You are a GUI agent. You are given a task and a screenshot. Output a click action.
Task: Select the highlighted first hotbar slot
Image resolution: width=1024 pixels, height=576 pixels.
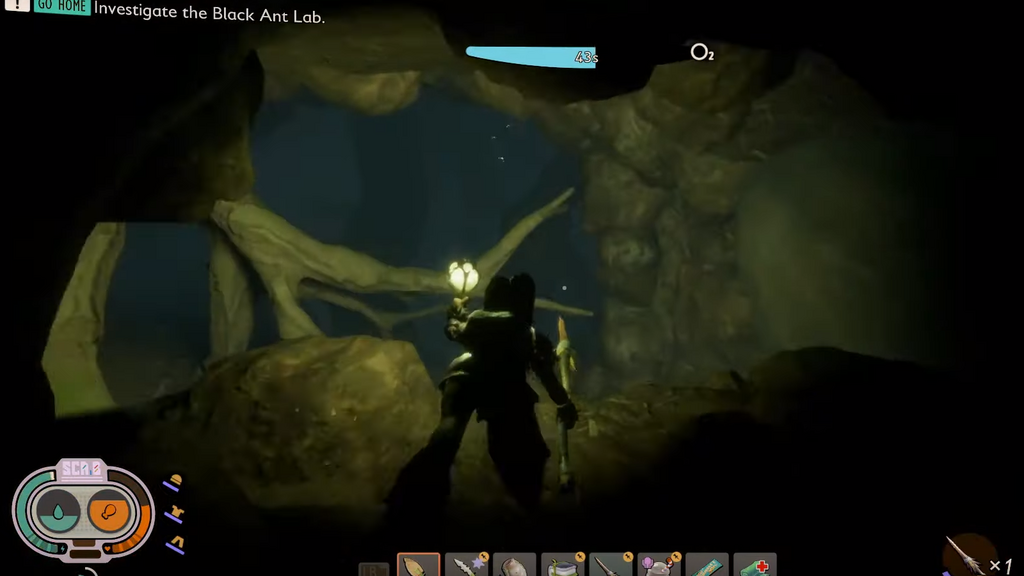coord(418,566)
